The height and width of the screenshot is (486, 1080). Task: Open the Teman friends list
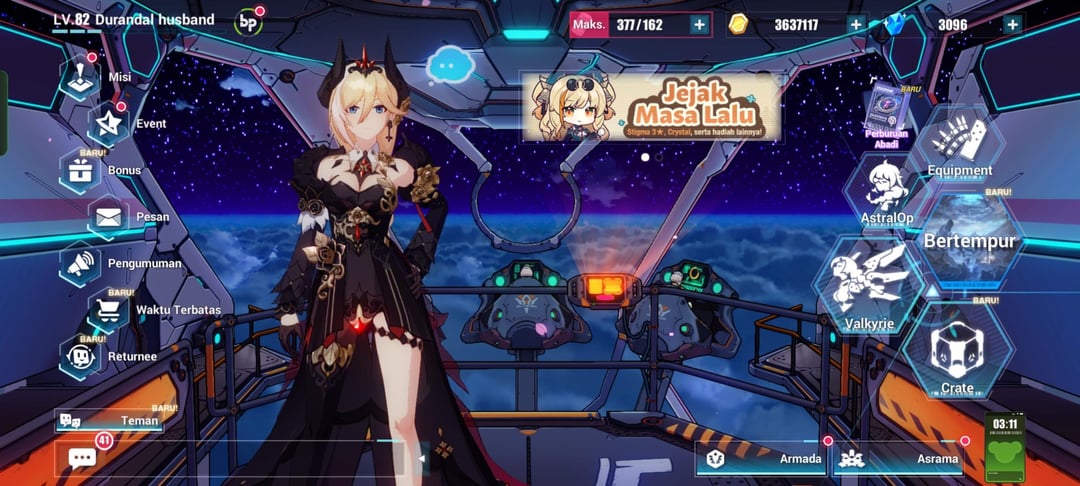[110, 421]
